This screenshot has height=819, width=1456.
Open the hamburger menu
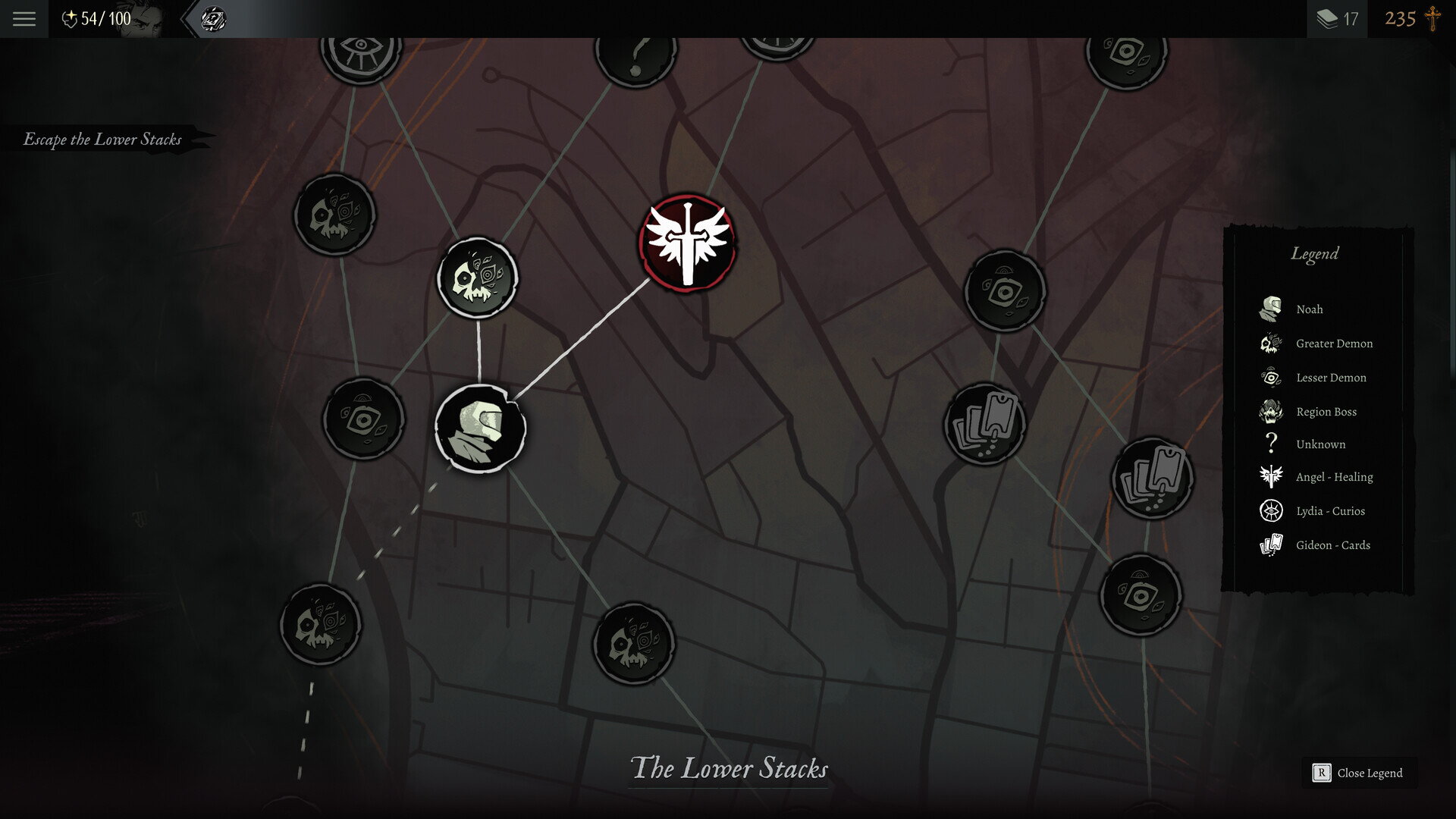click(x=24, y=19)
